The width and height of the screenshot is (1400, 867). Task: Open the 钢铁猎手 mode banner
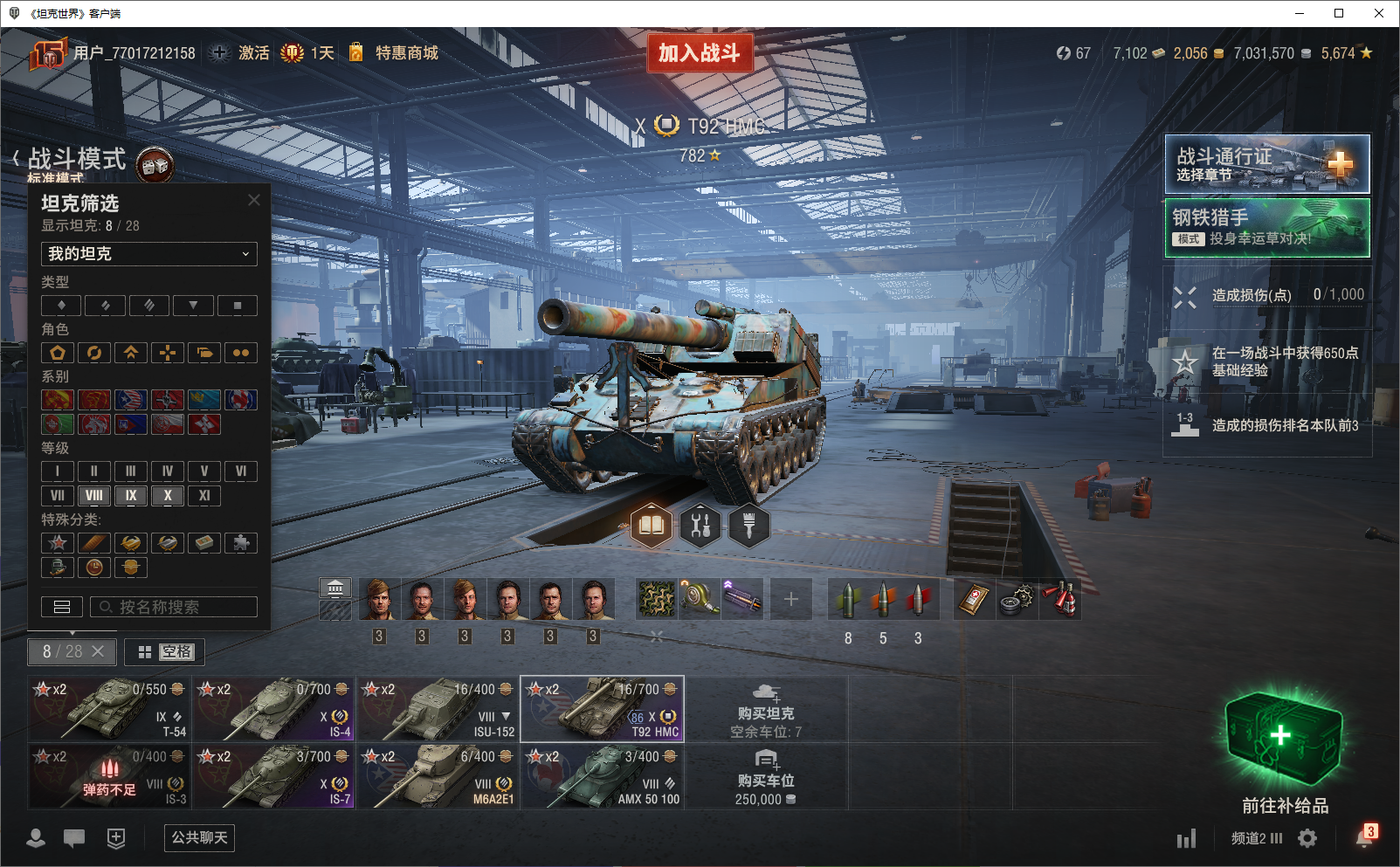[1266, 227]
